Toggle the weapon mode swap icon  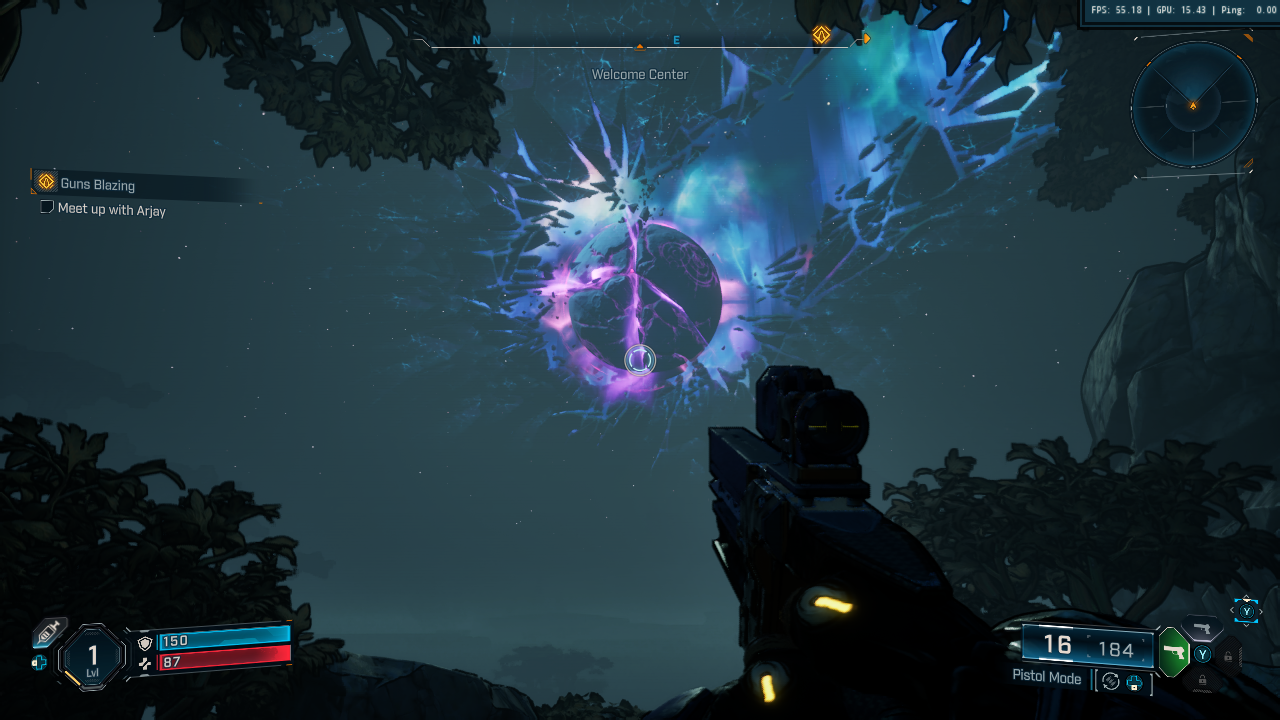pyautogui.click(x=1111, y=681)
